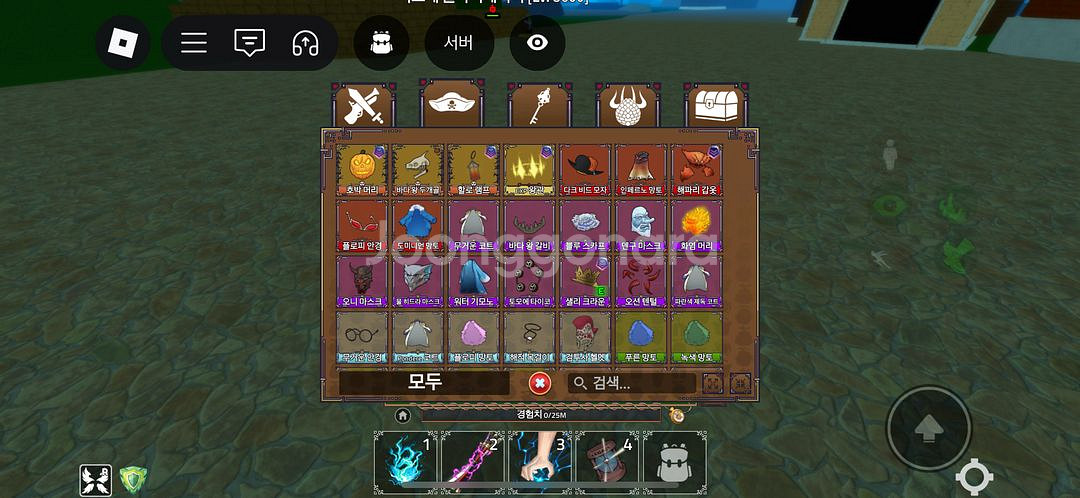Open the Roblox chat window

coord(249,43)
